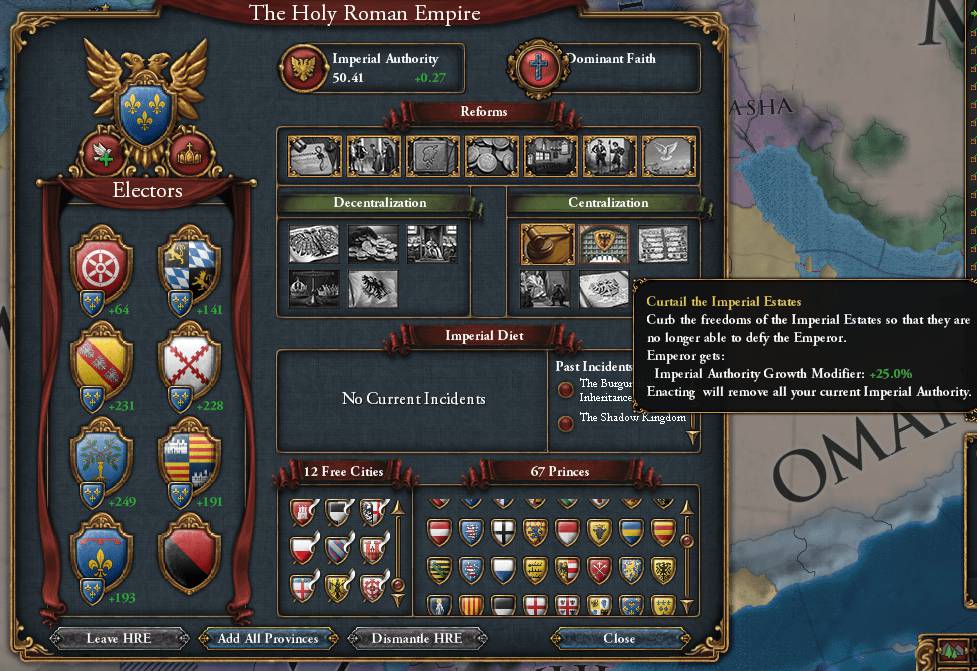
Task: Click the dove icon under the emperor's shield
Action: 103,153
